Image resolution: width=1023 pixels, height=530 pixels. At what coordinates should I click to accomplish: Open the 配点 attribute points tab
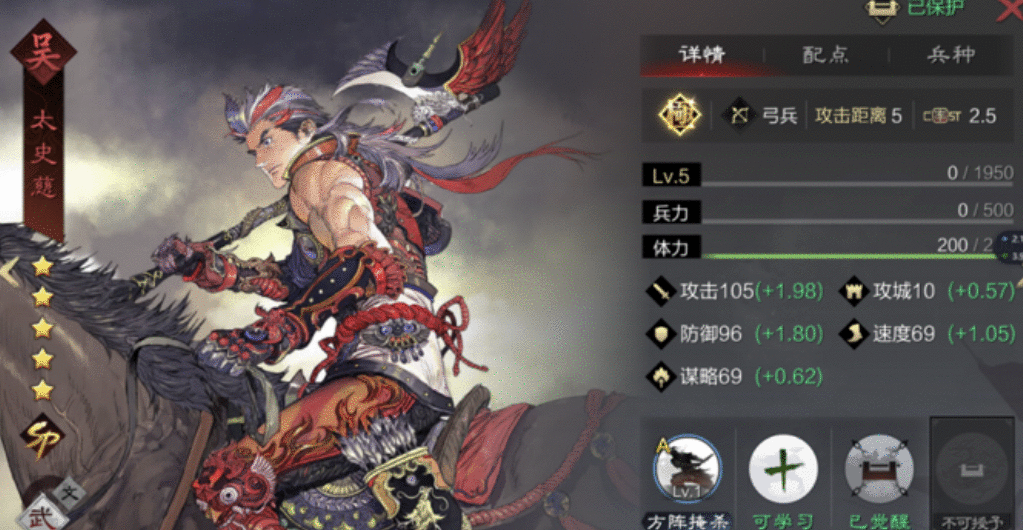(x=826, y=55)
